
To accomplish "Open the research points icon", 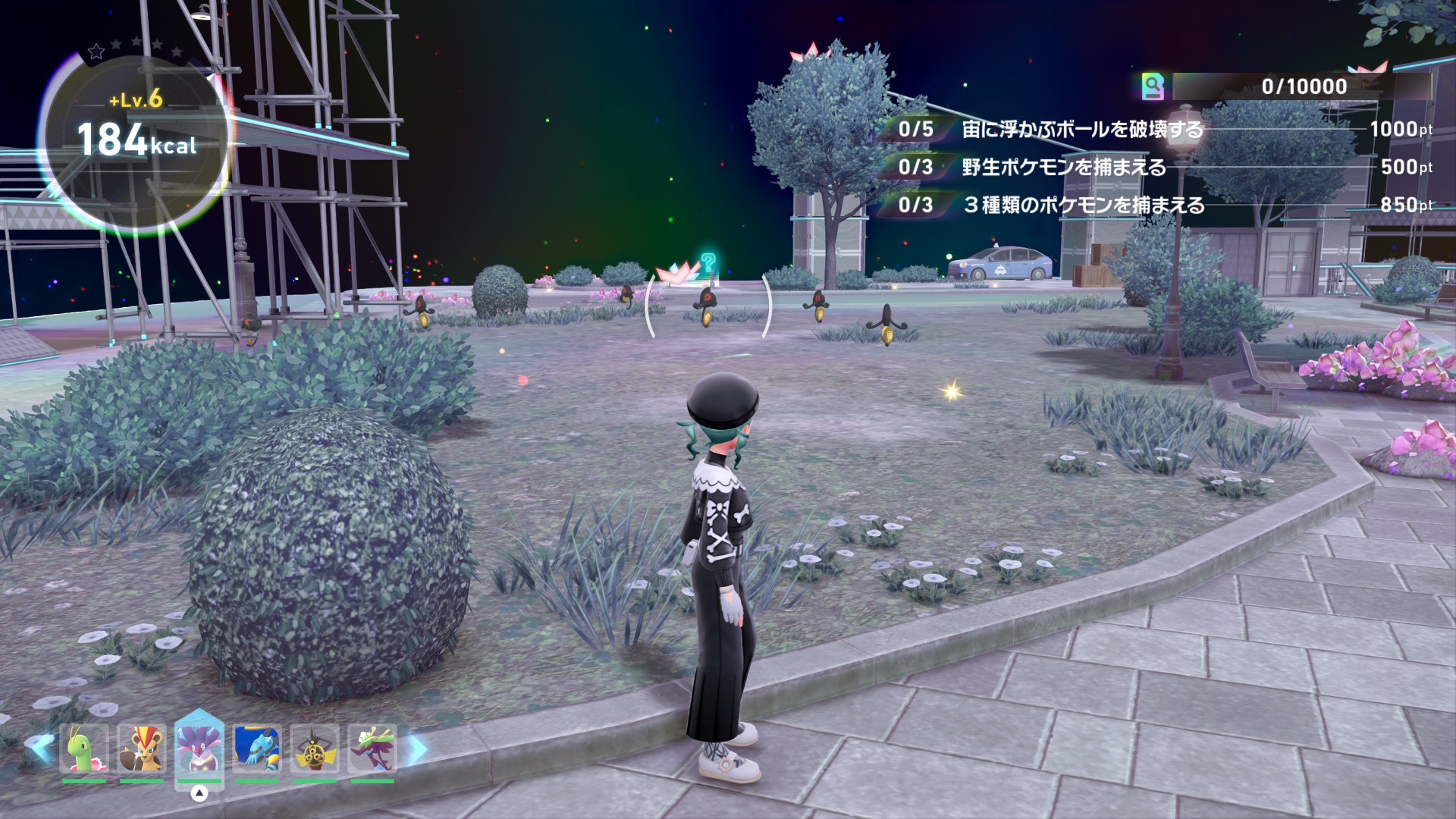I will coord(1153,86).
